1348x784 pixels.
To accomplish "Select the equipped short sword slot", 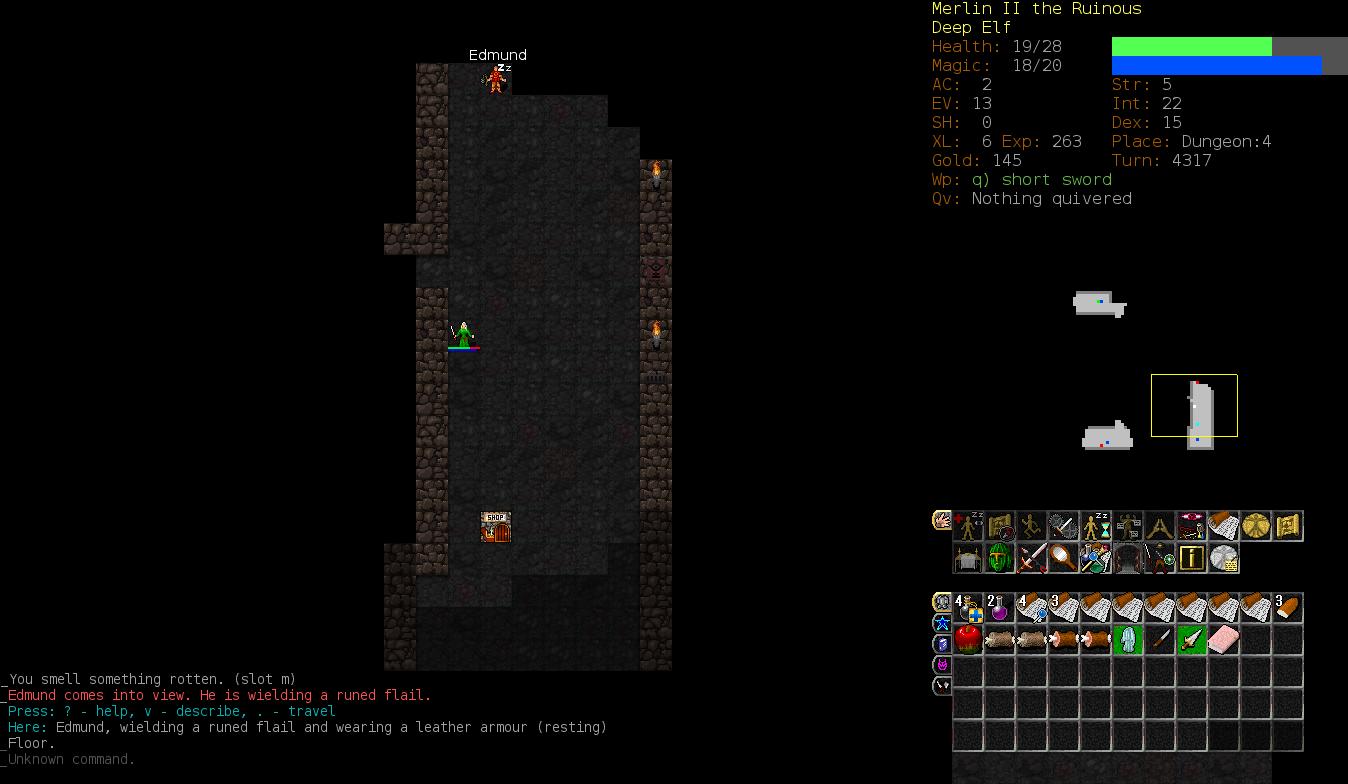I will [1191, 640].
